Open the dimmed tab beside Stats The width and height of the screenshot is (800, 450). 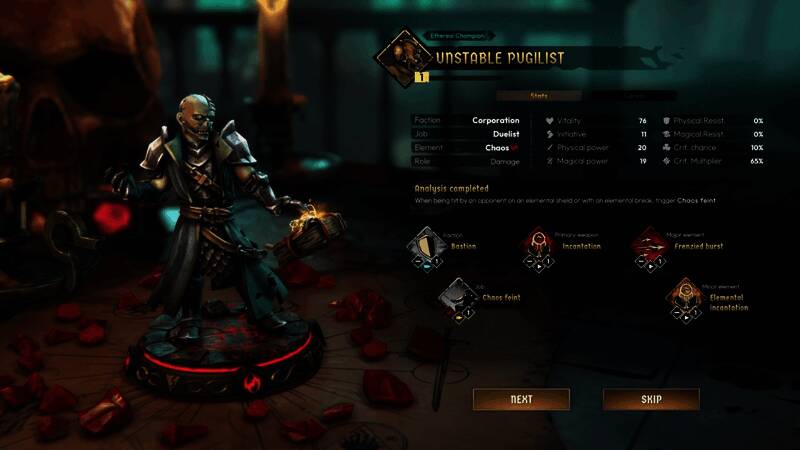pos(635,96)
